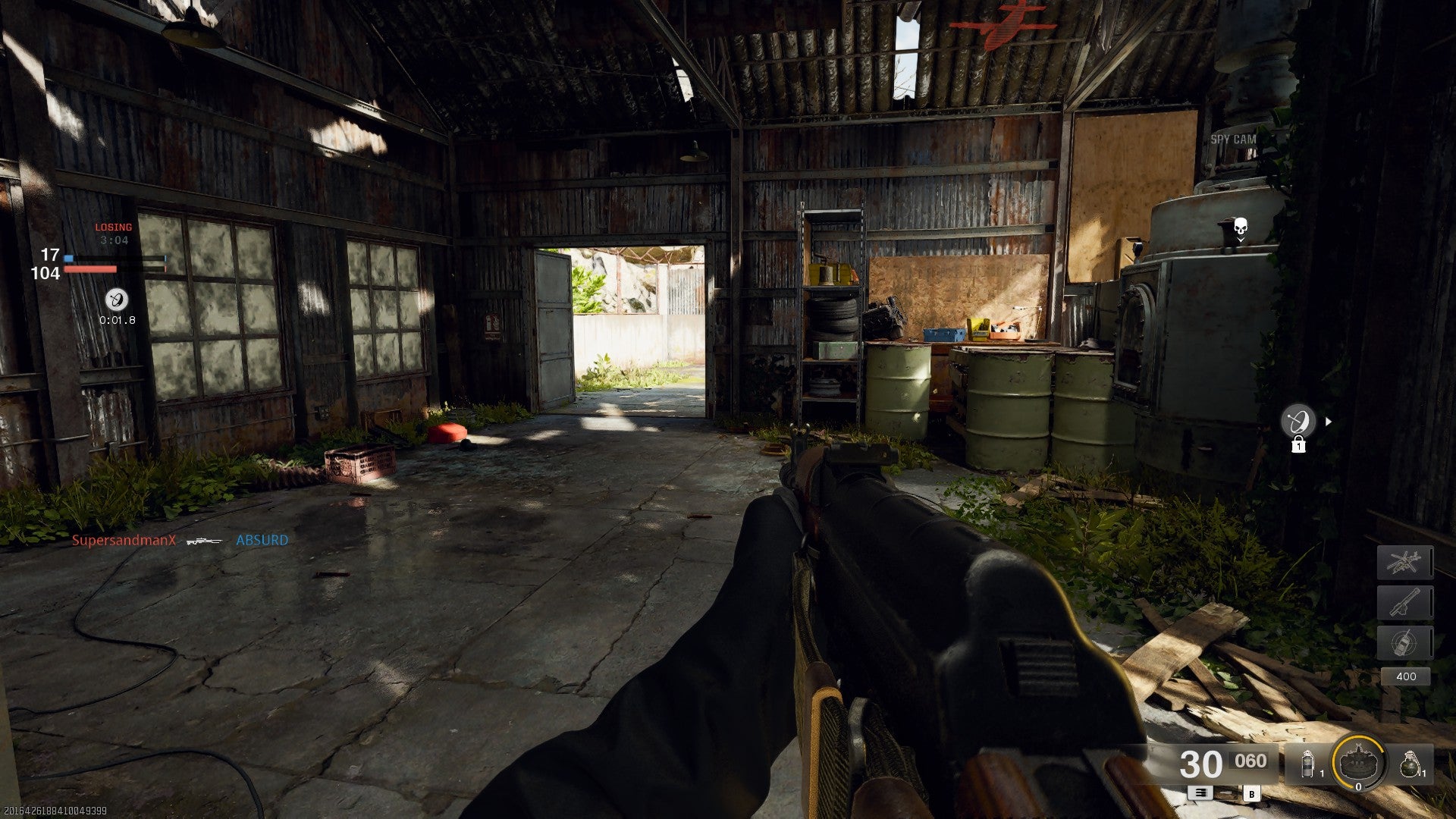
Task: Expand the magazine icon next to reserve ammo
Action: pos(1201,793)
